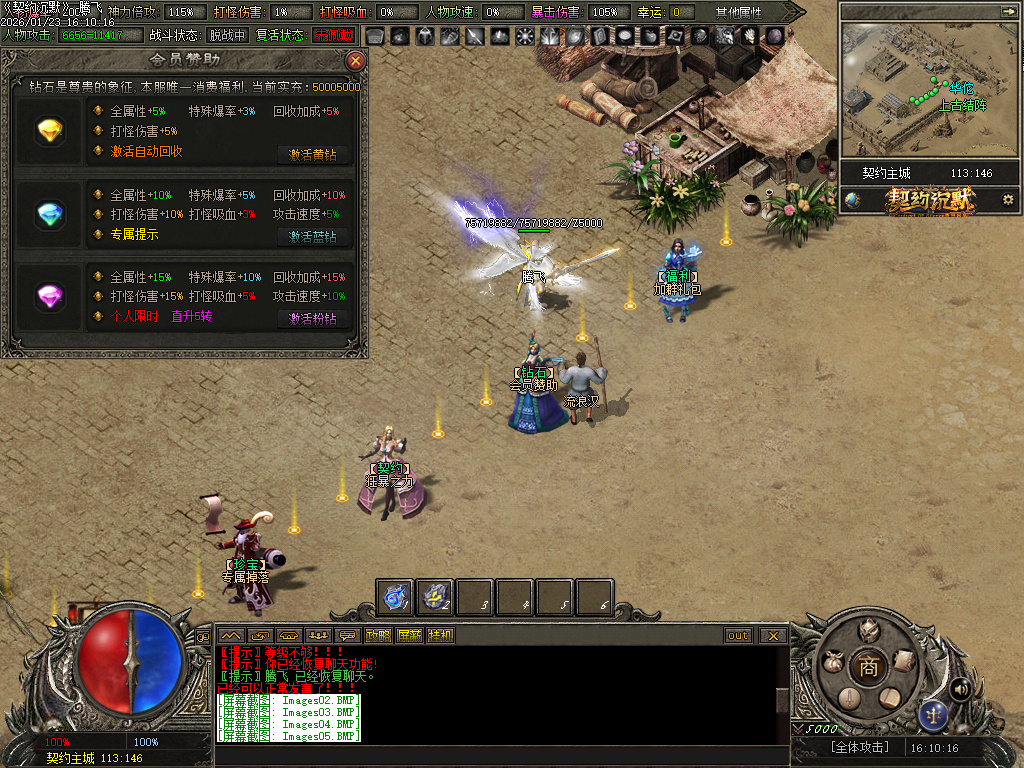Close the 会员赞助 sponsorship panel

[355, 61]
